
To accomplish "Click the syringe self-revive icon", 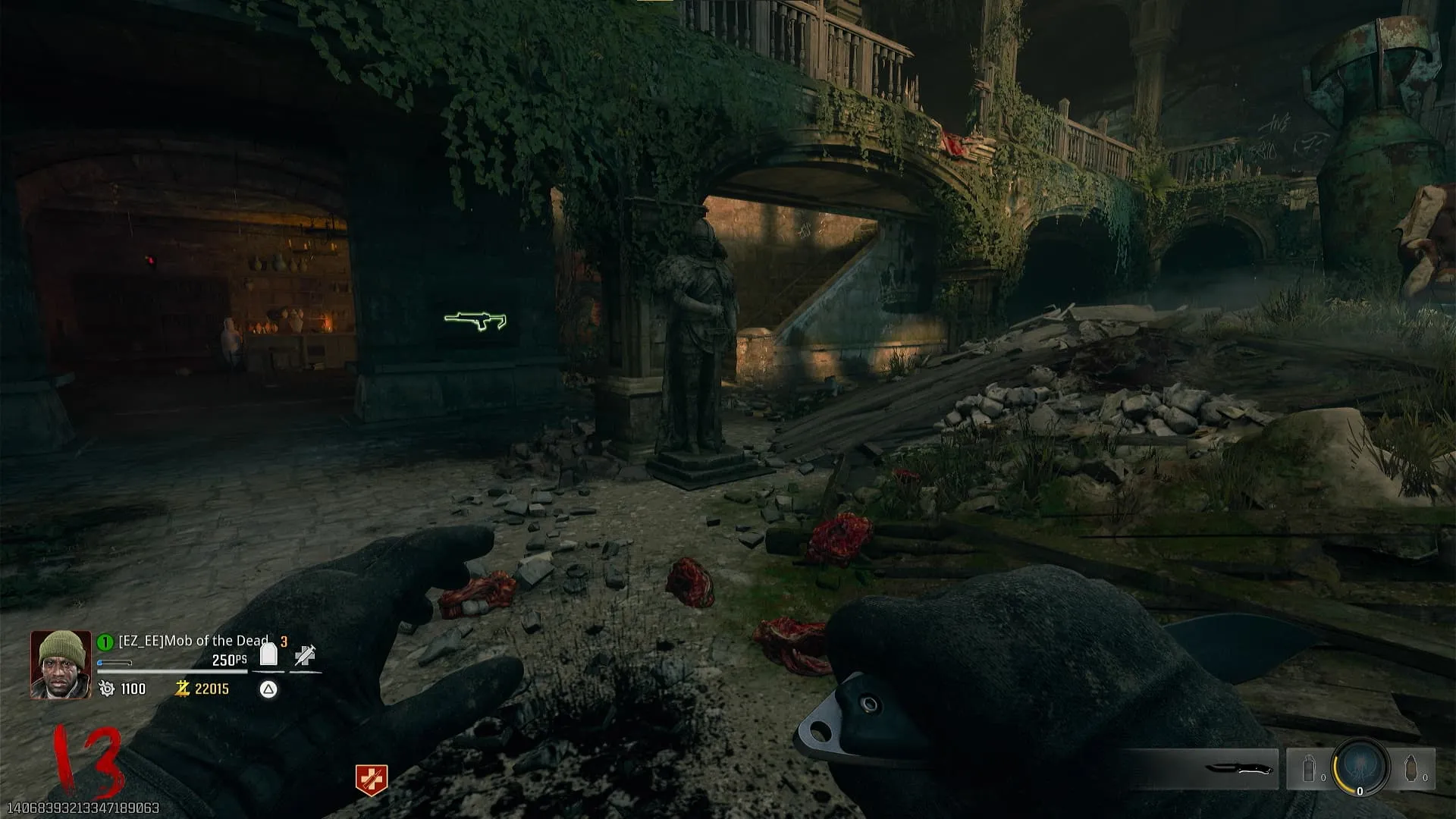I will pos(305,655).
